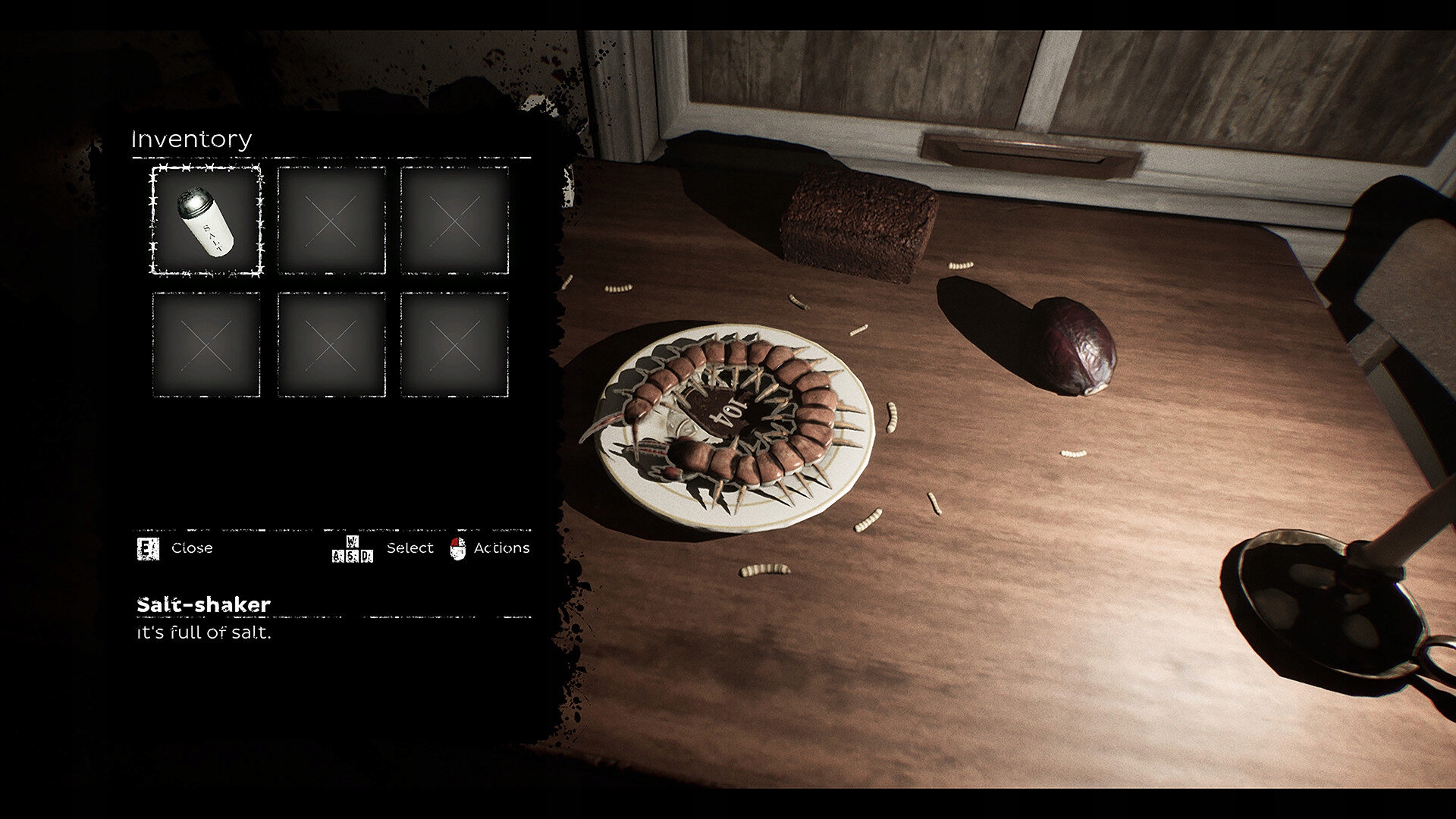Click the Actions label

tap(500, 548)
